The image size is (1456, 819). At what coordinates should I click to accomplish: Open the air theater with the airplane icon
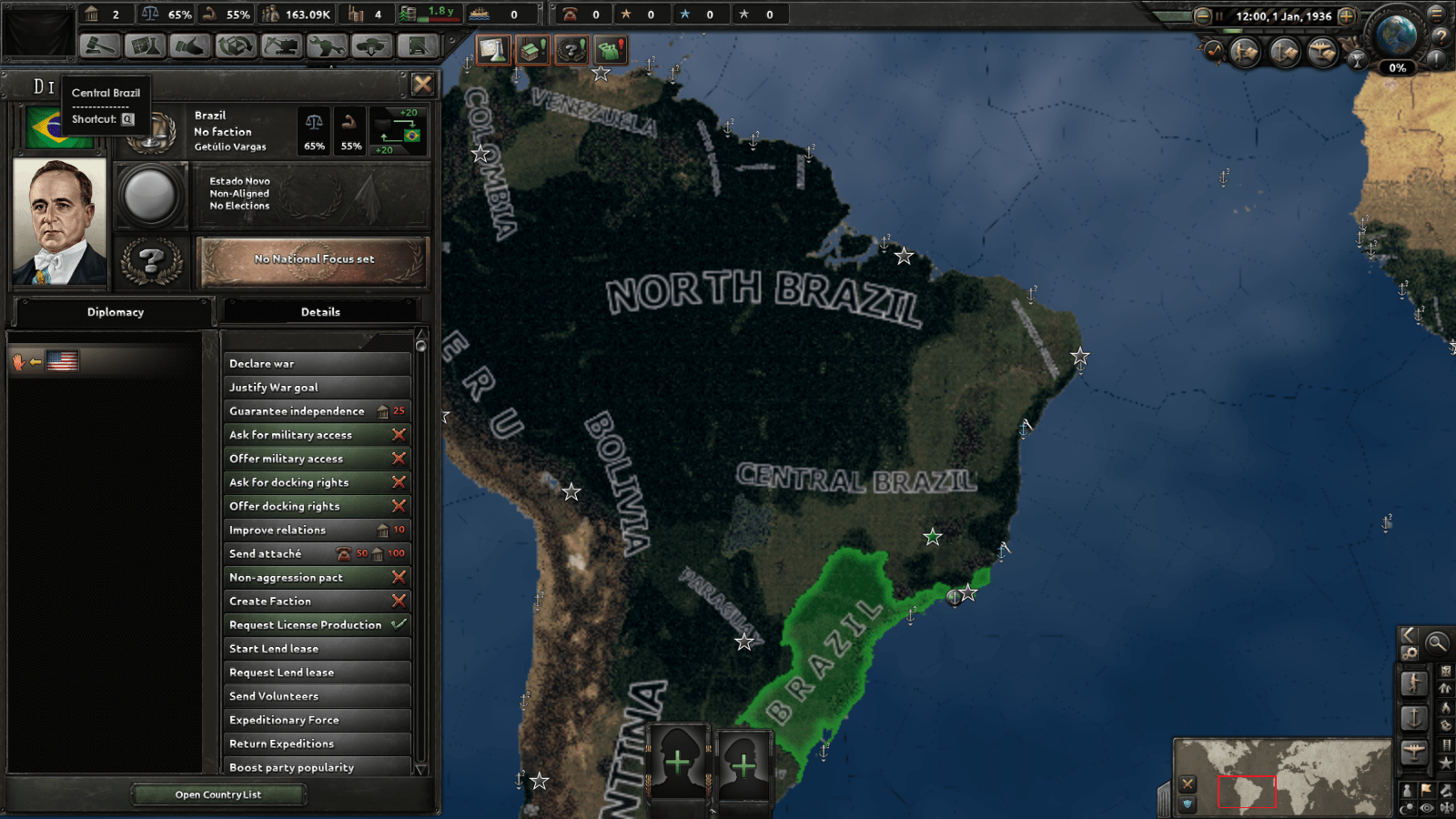click(x=1324, y=51)
